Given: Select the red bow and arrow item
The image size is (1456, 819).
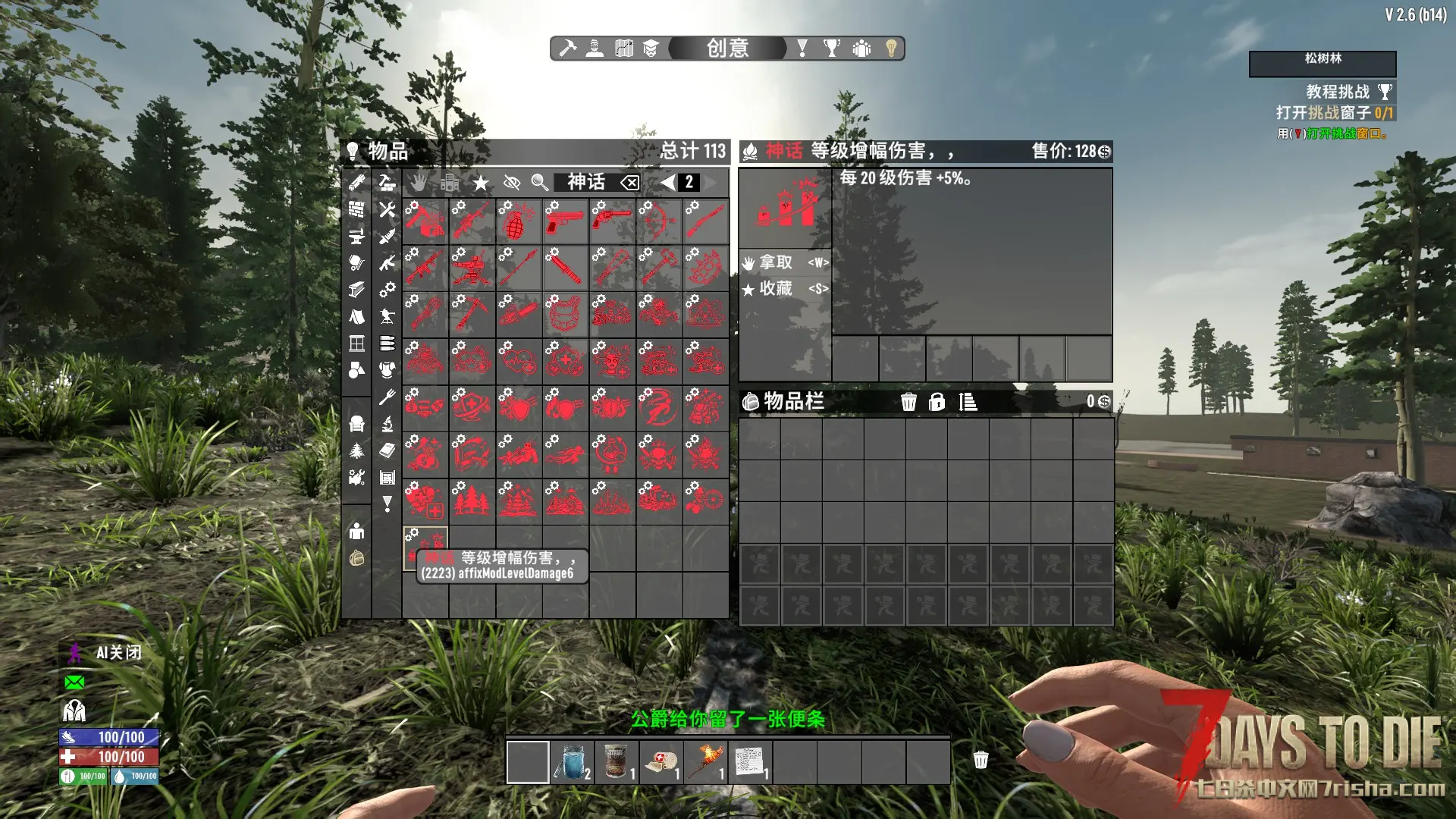Looking at the screenshot, I should pyautogui.click(x=658, y=221).
